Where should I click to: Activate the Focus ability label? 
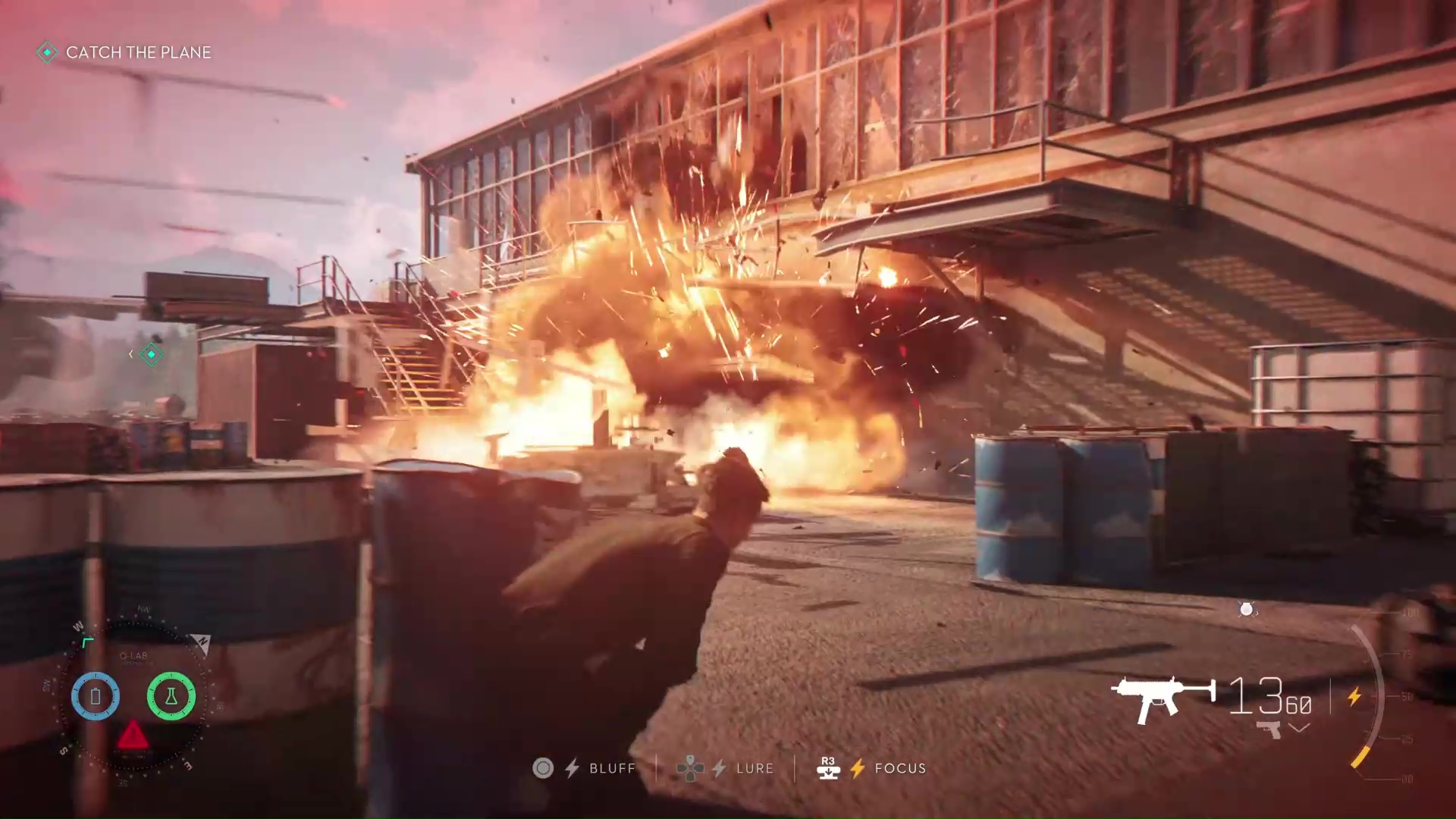900,769
